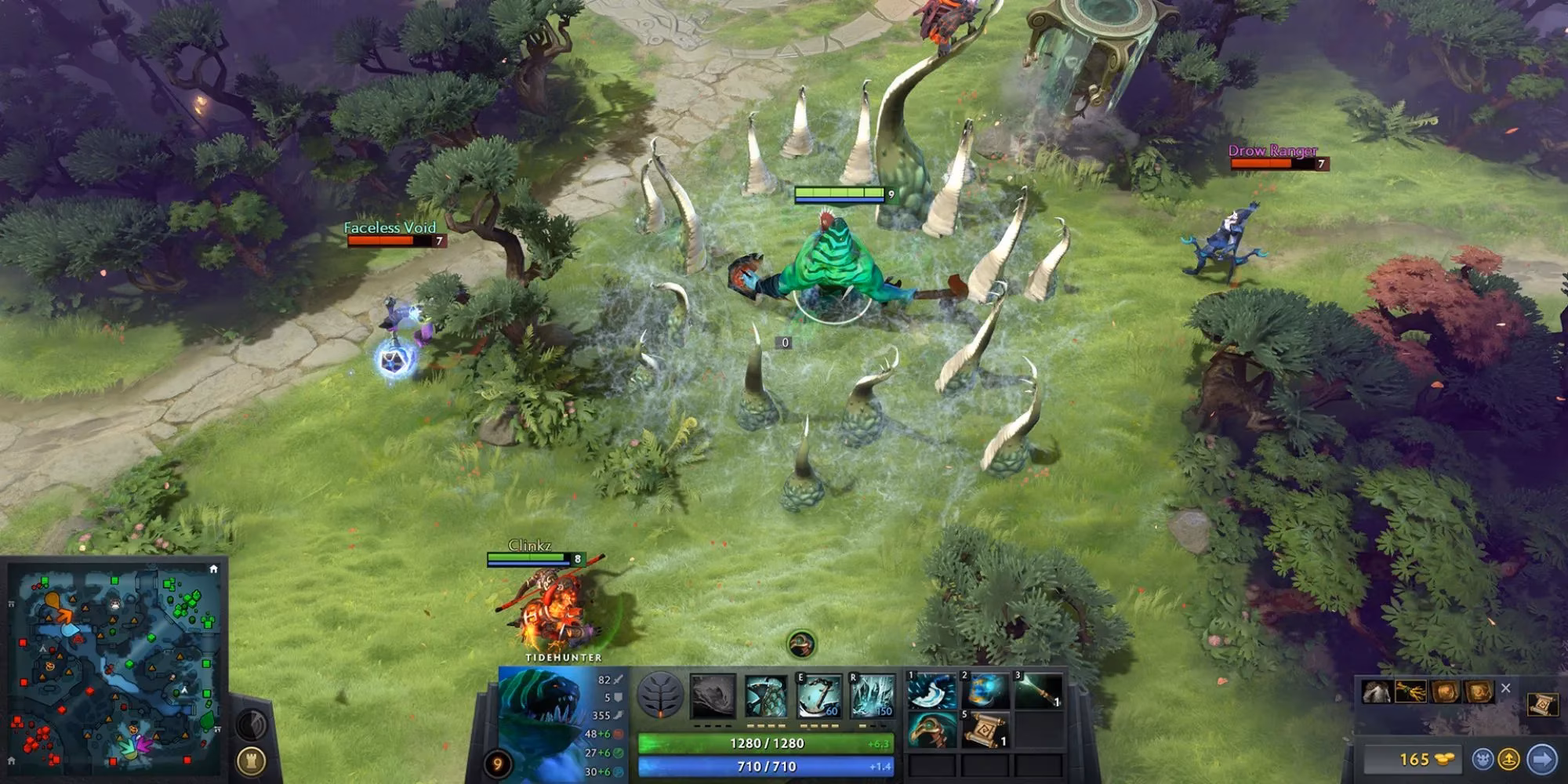The image size is (1568, 784).
Task: Select the first suggested item in quick-buy
Action: pyautogui.click(x=1377, y=691)
